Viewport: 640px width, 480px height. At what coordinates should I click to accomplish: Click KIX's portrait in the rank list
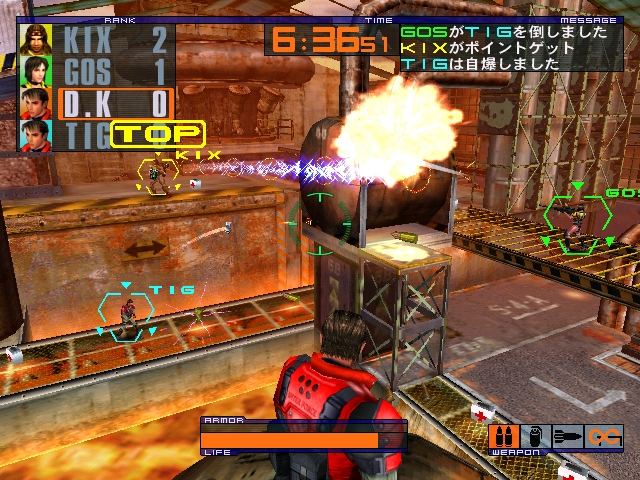(37, 40)
